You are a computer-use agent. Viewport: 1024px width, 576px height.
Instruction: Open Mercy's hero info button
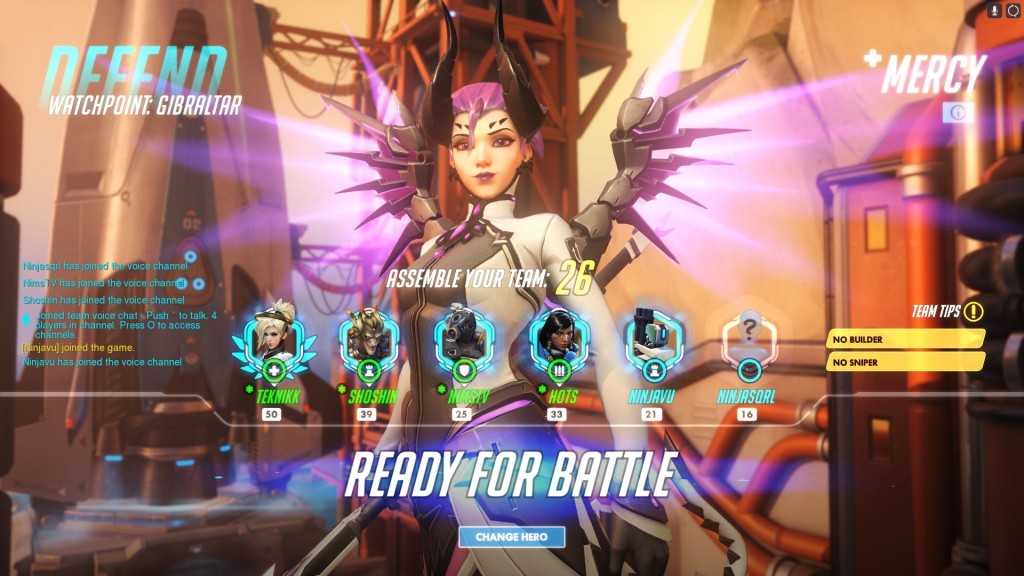click(957, 112)
